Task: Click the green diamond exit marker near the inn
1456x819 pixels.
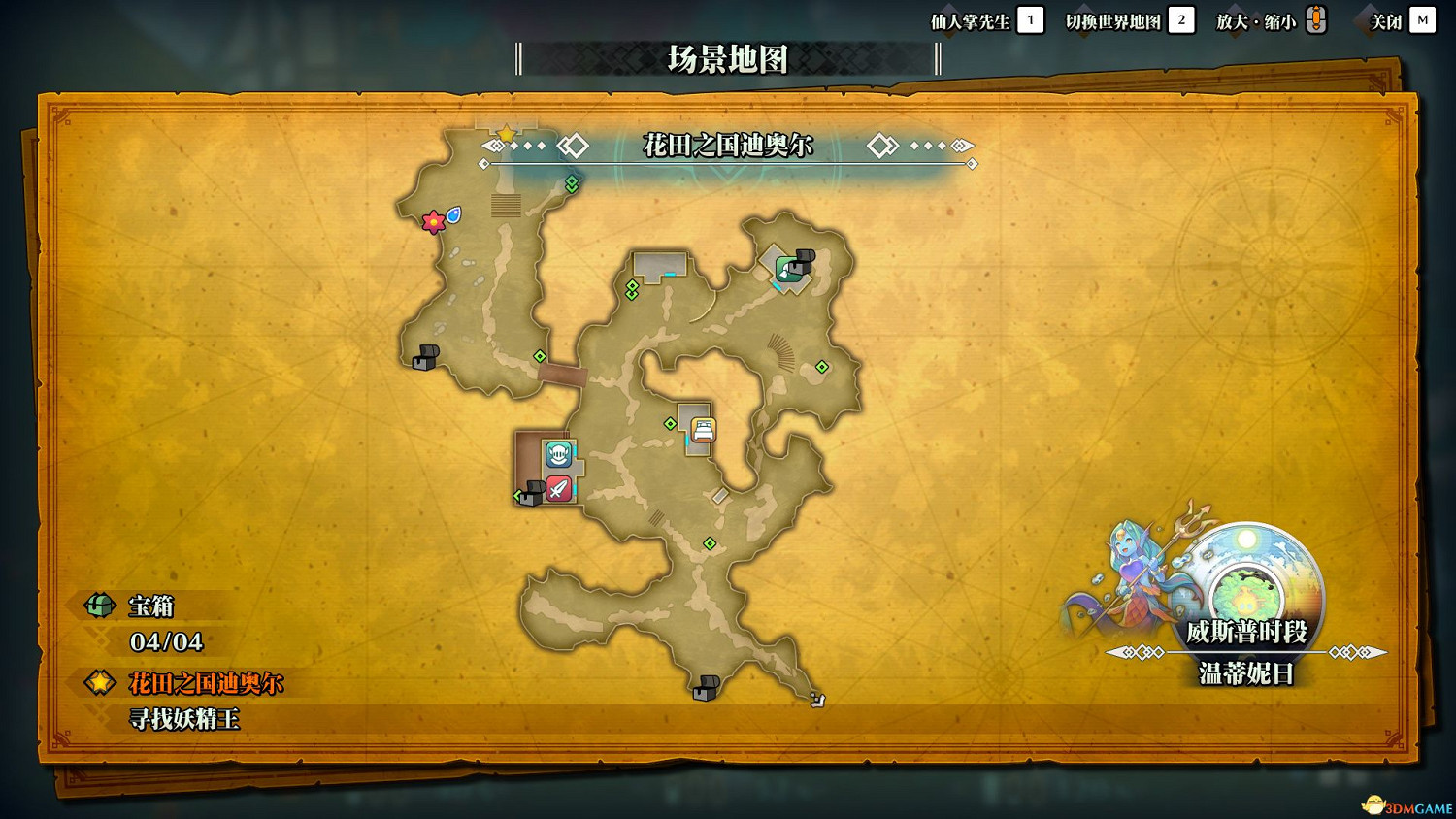Action: pyautogui.click(x=671, y=422)
